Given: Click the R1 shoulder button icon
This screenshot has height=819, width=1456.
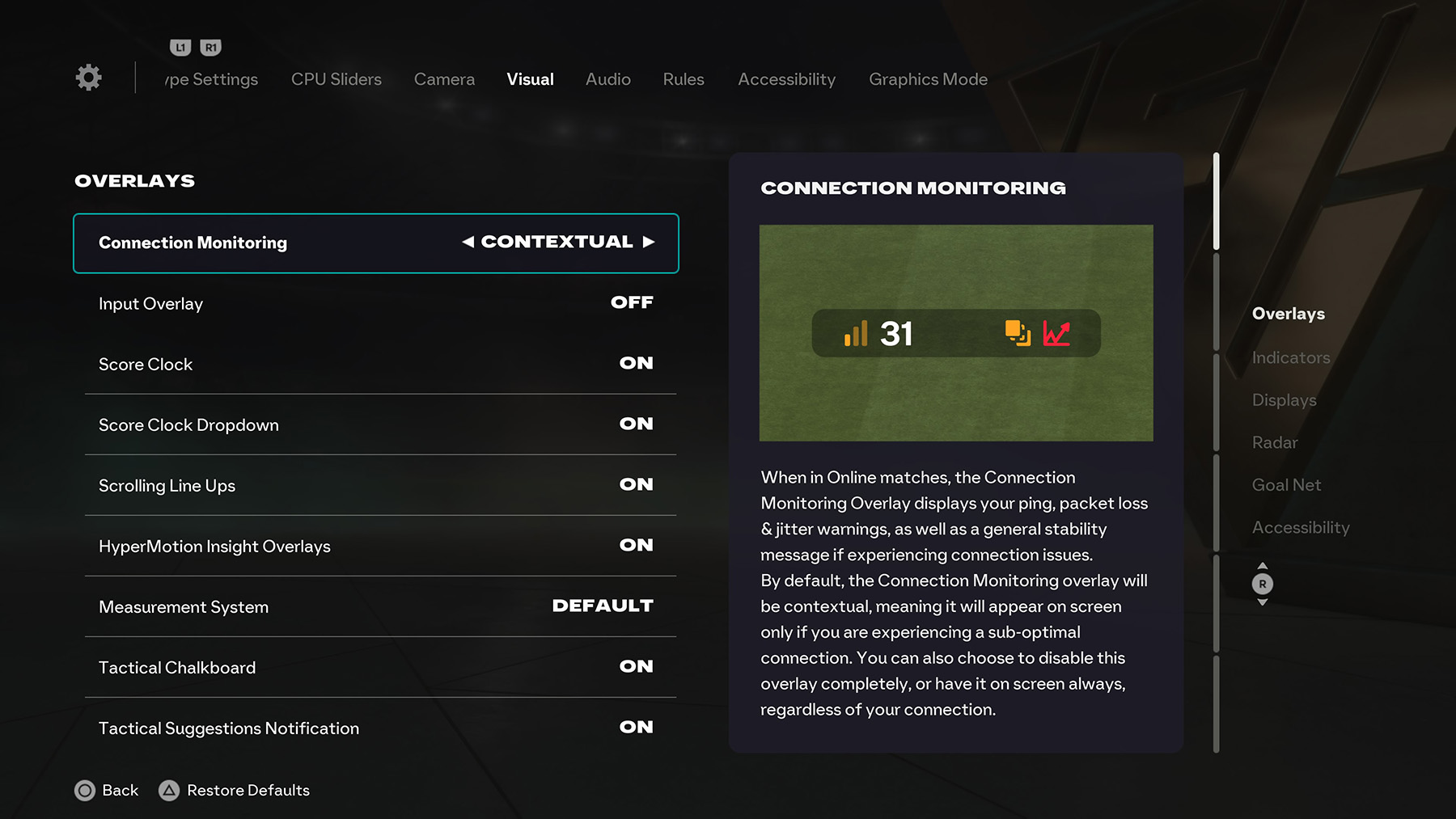Looking at the screenshot, I should [210, 47].
